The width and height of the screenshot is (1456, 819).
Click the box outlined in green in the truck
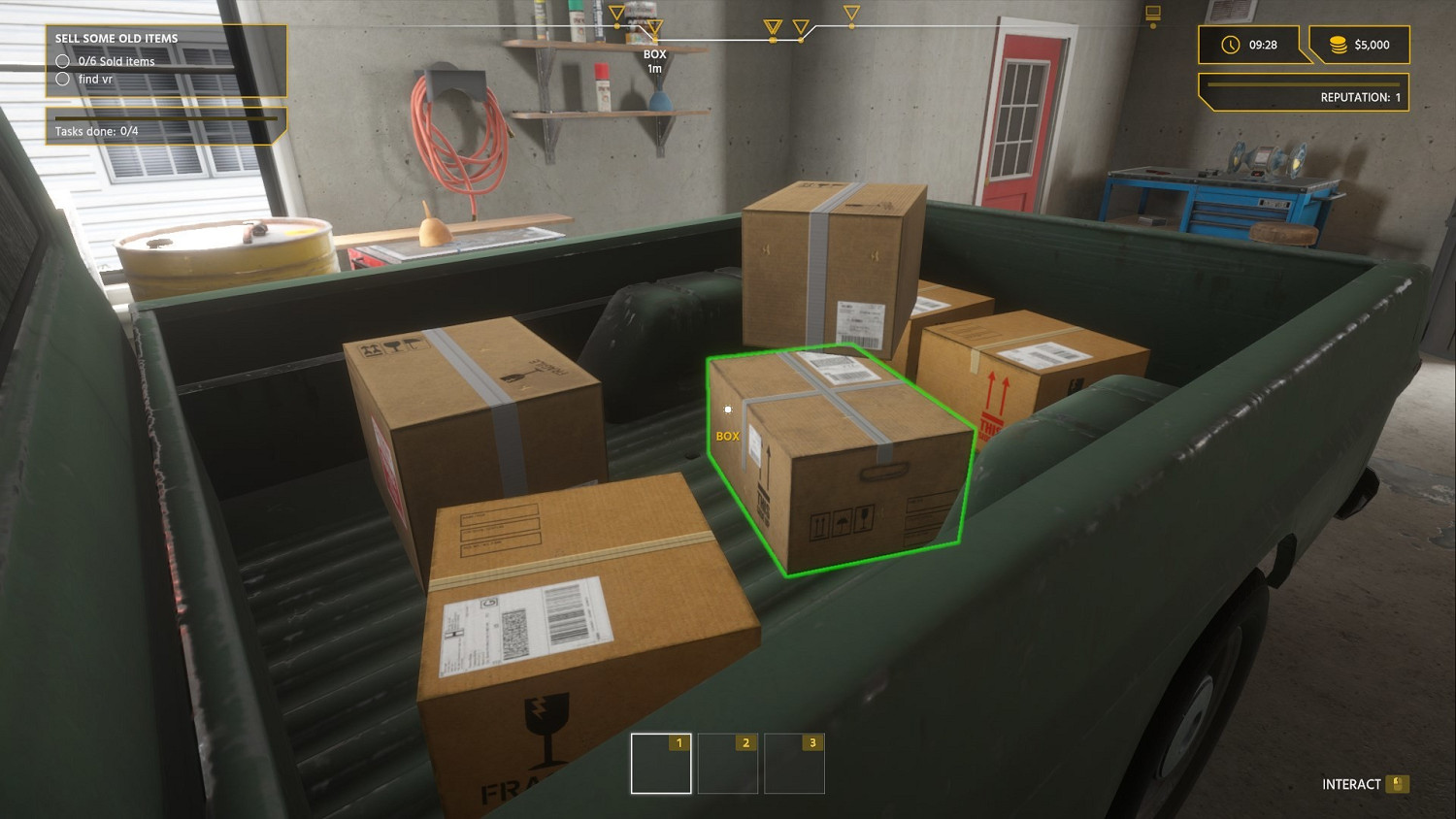(840, 456)
